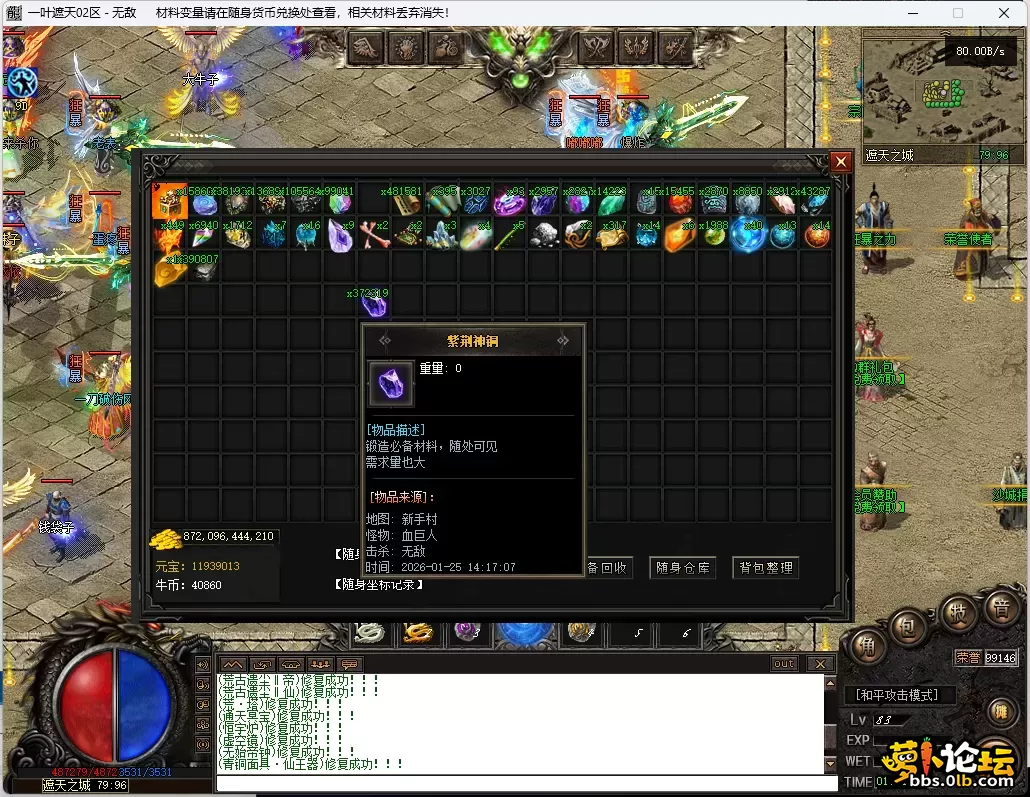Open the portable warehouse (随身仓库)
The width and height of the screenshot is (1030, 797).
[683, 568]
